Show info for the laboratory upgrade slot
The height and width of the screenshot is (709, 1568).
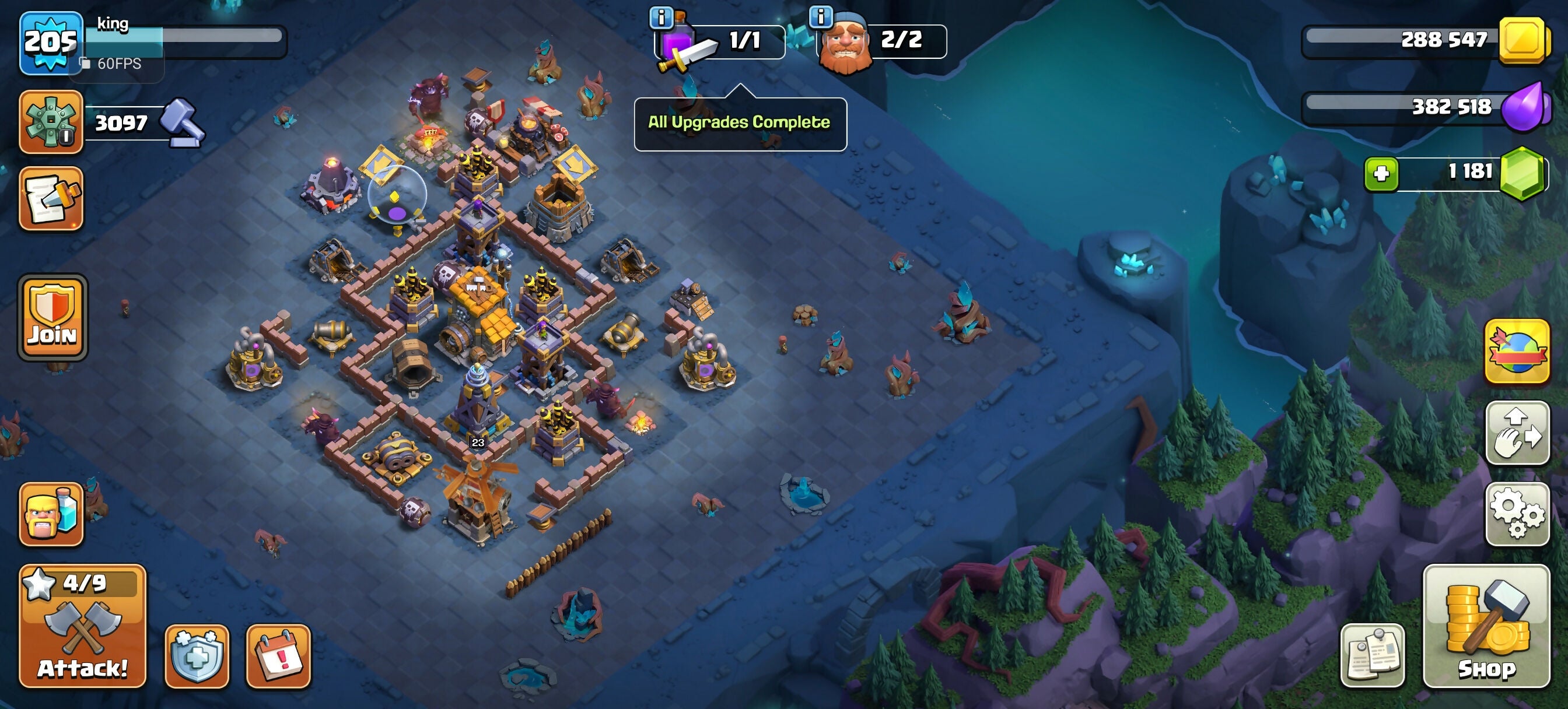661,17
